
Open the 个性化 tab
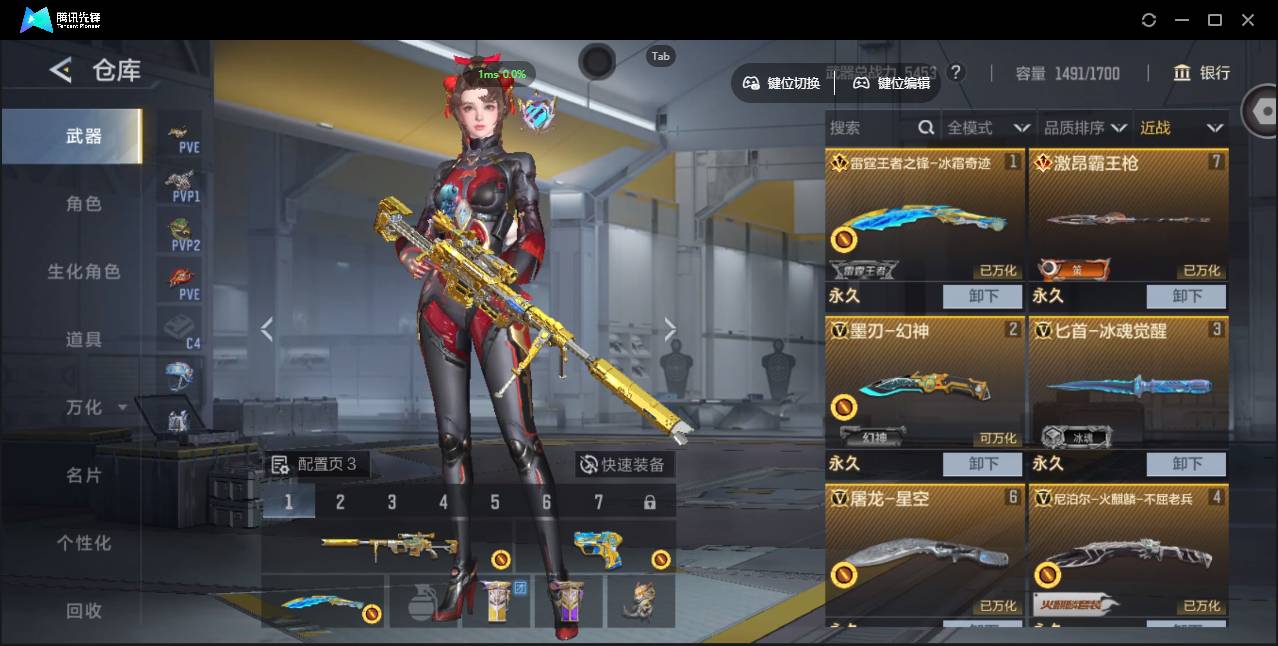click(x=84, y=543)
